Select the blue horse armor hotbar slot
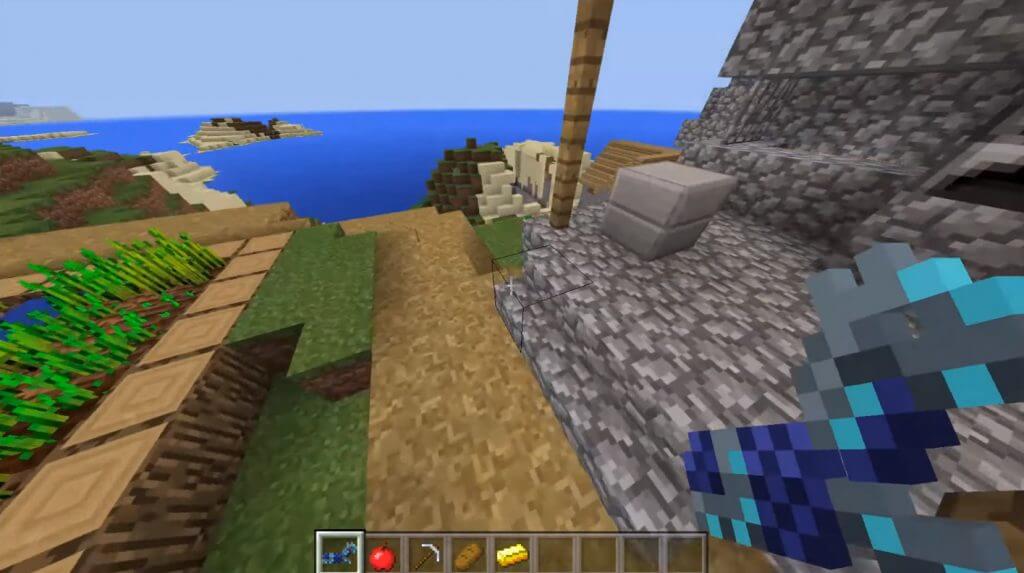This screenshot has height=573, width=1024. pyautogui.click(x=338, y=553)
